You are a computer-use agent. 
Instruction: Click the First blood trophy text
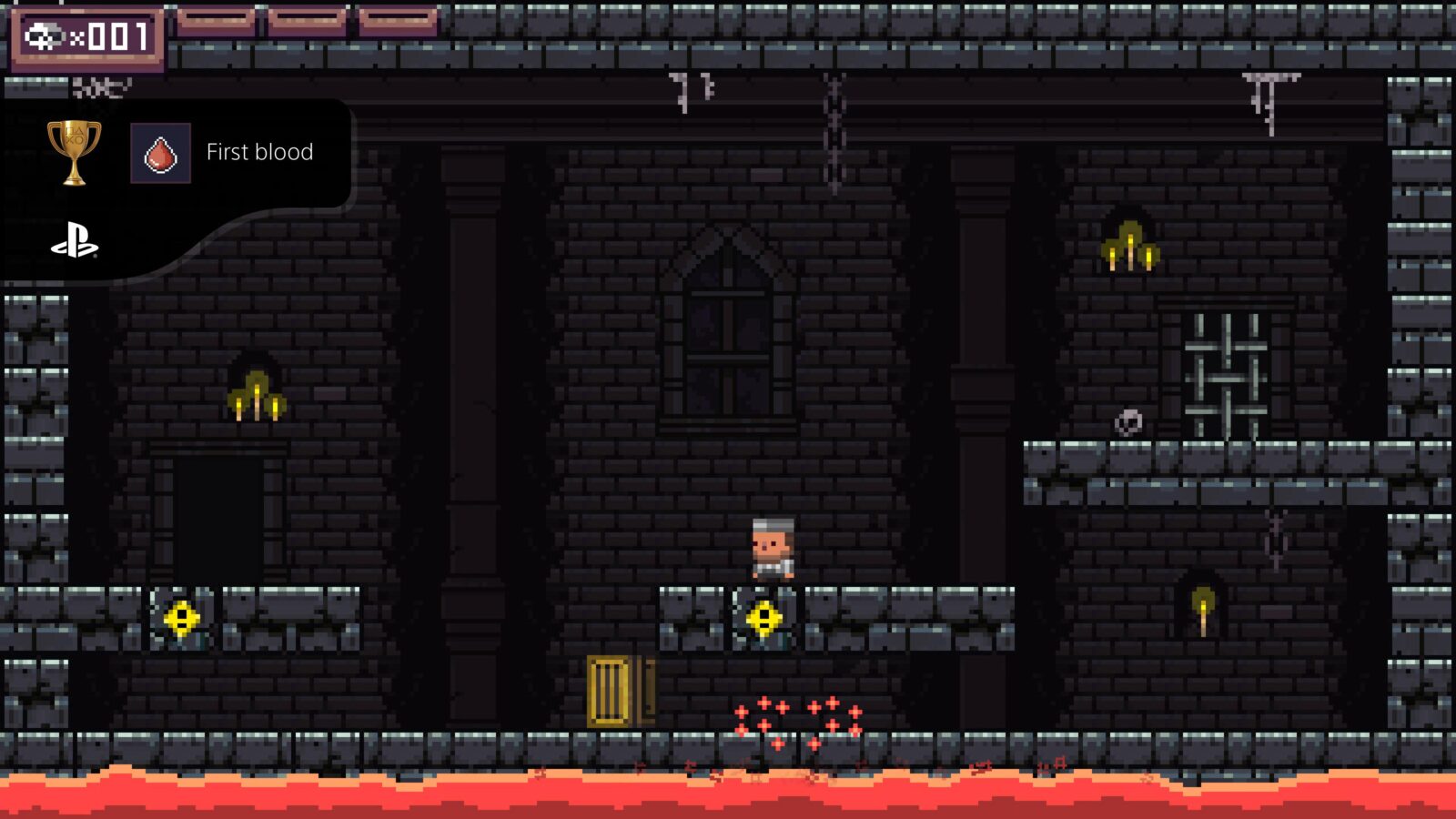point(260,152)
